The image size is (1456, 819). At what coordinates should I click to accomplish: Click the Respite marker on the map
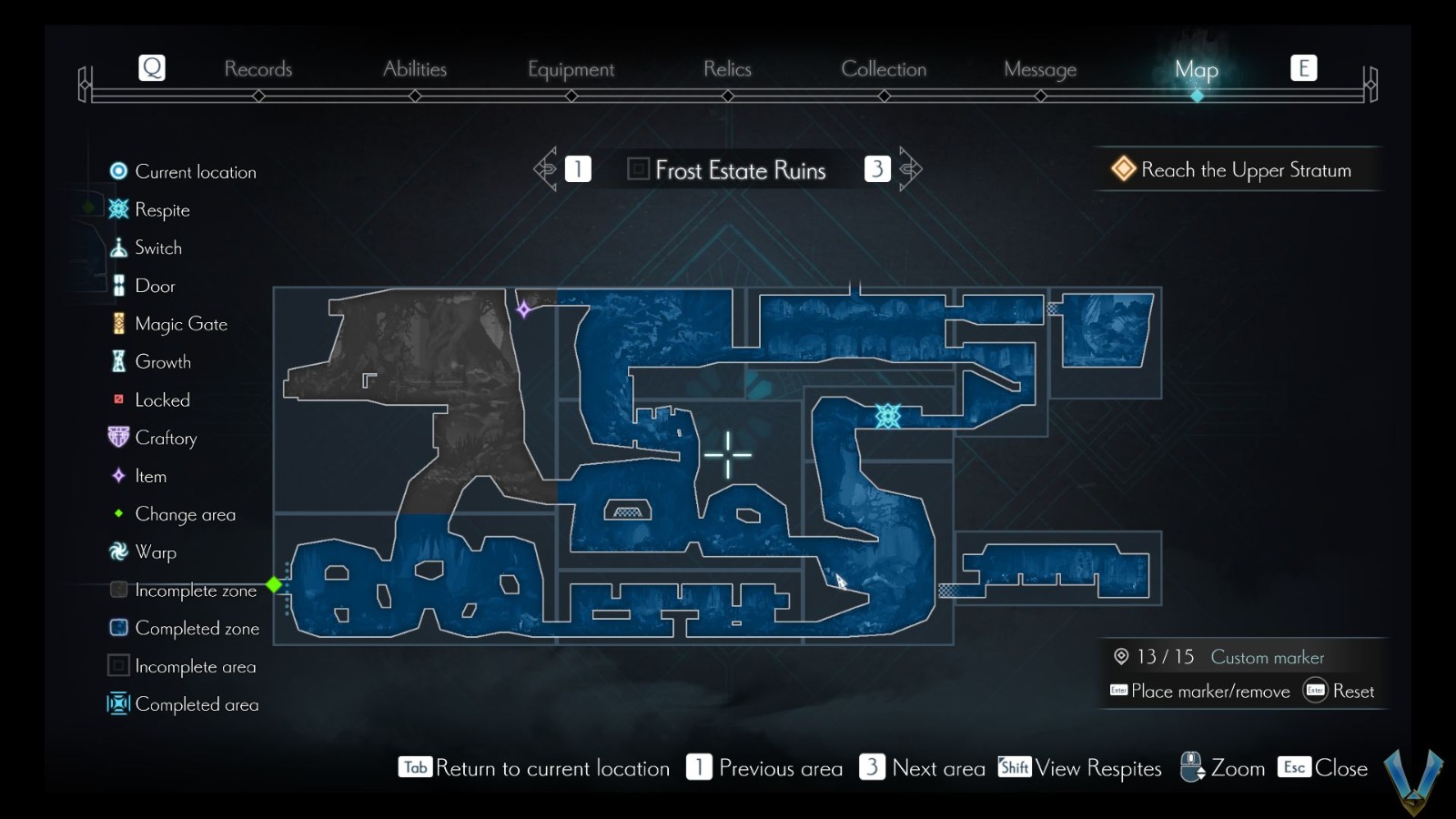888,417
